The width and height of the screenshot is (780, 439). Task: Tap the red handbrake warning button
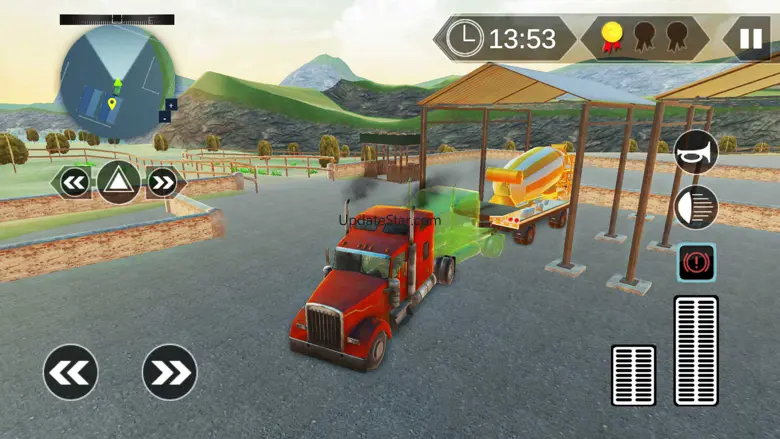coord(696,262)
